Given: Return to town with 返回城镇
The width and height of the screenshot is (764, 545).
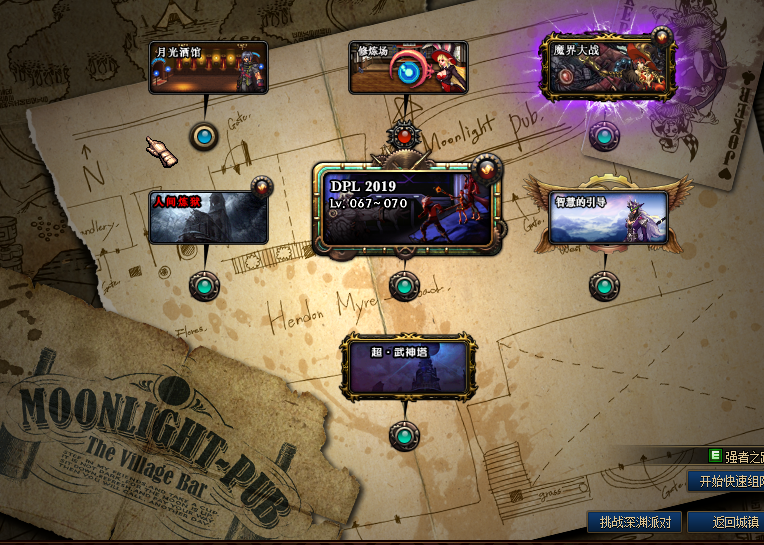Looking at the screenshot, I should 727,521.
